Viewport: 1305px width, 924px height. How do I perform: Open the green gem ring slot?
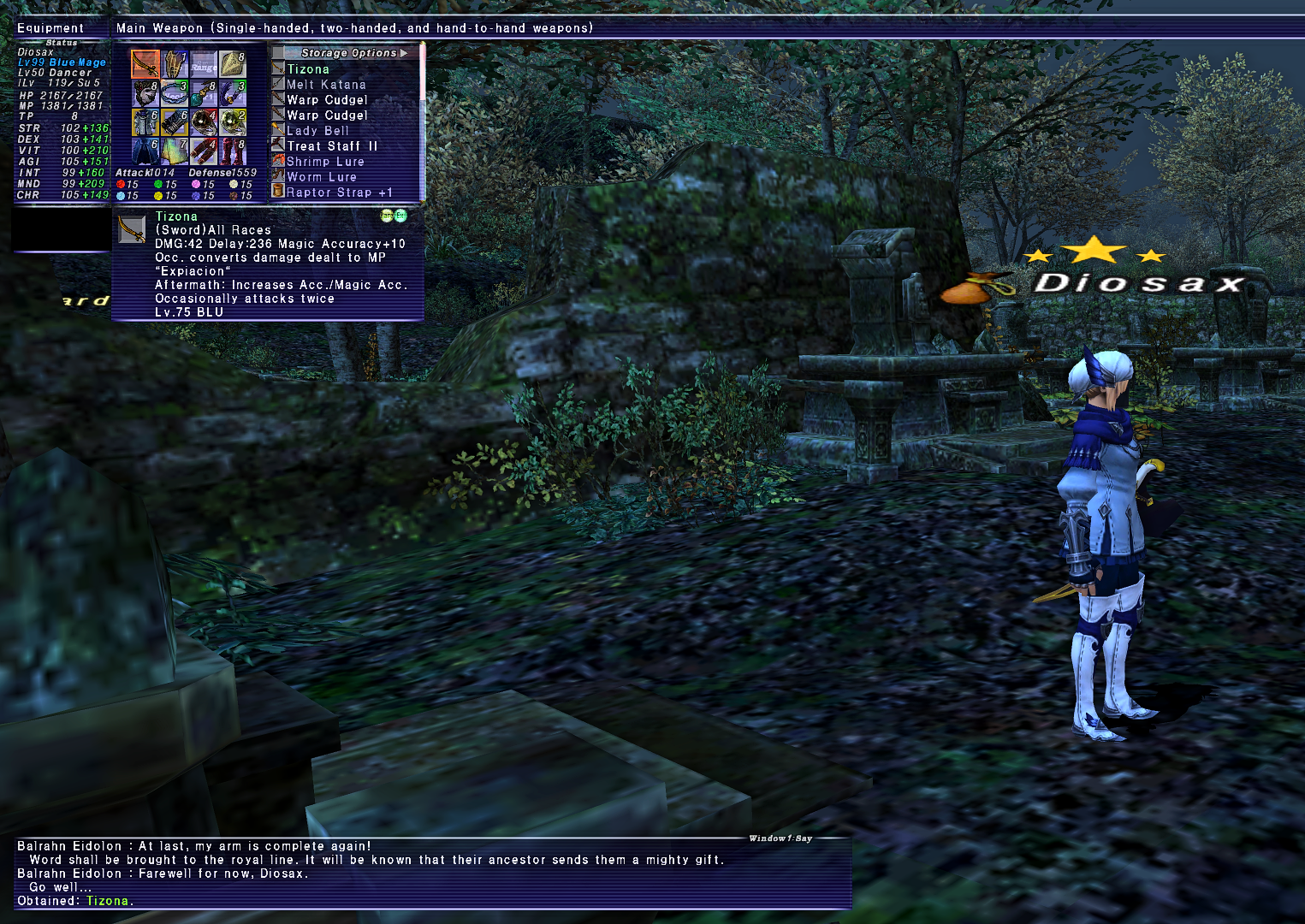coord(233,121)
